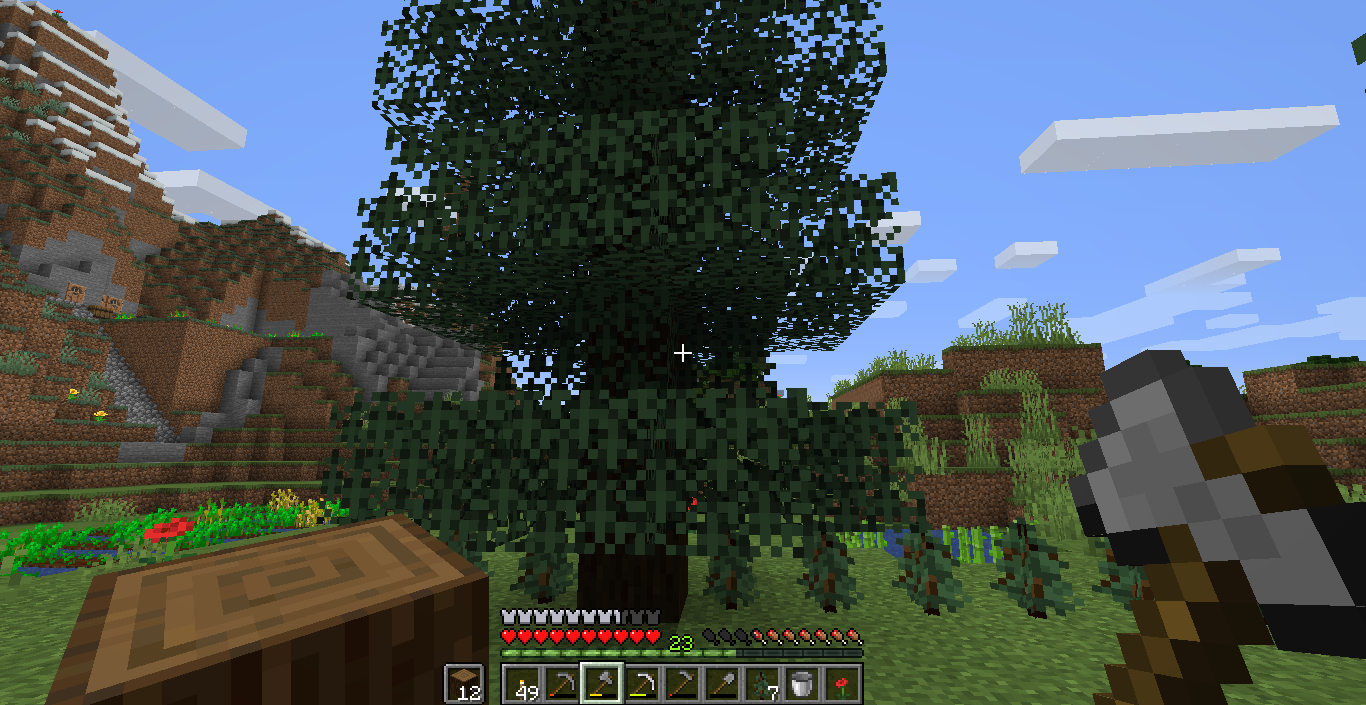The height and width of the screenshot is (705, 1366).
Task: Click the off-hand wood log slot
Action: click(x=465, y=684)
